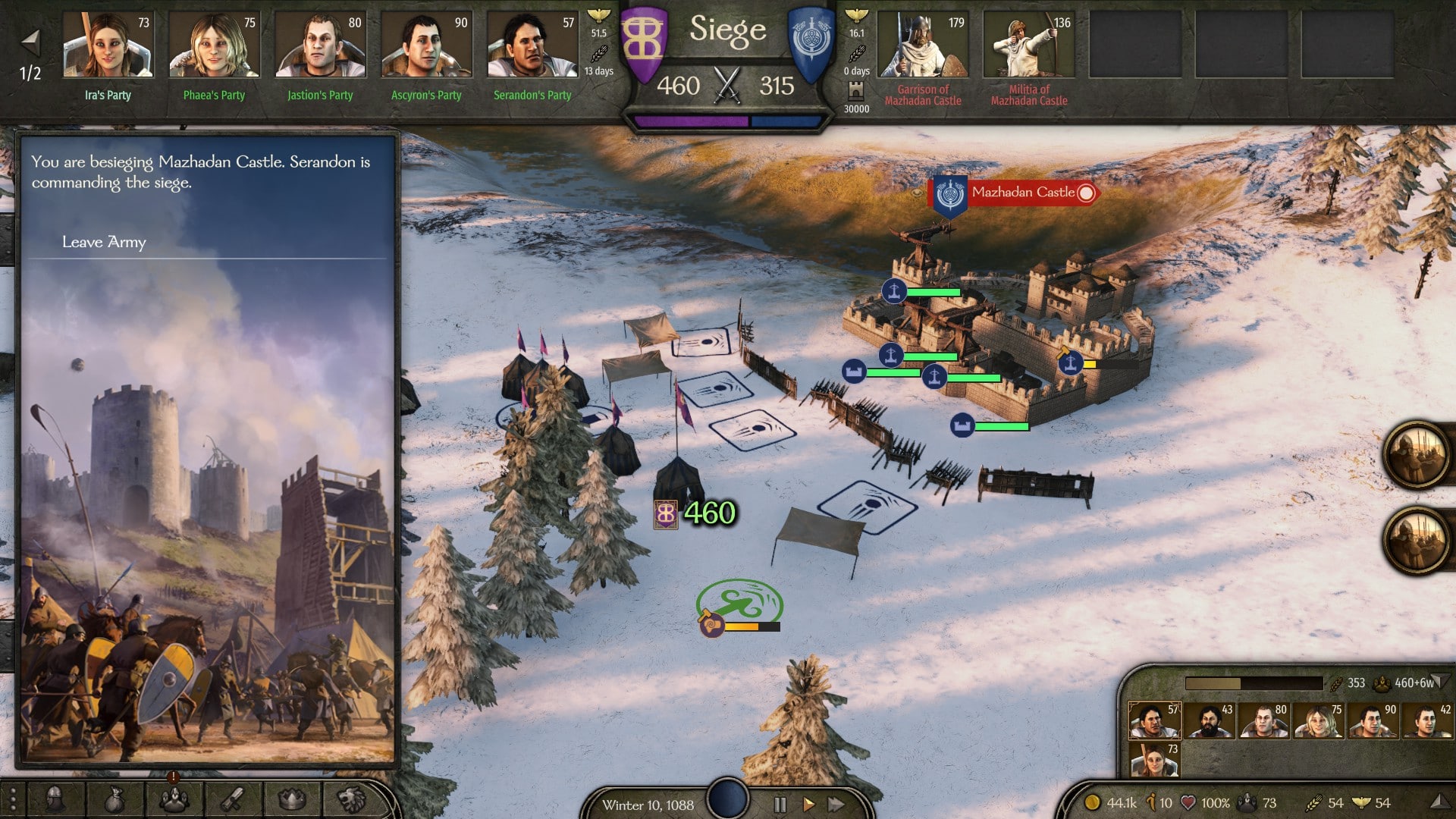Open the inventory sack icon
This screenshot has height=819, width=1456.
tap(115, 799)
